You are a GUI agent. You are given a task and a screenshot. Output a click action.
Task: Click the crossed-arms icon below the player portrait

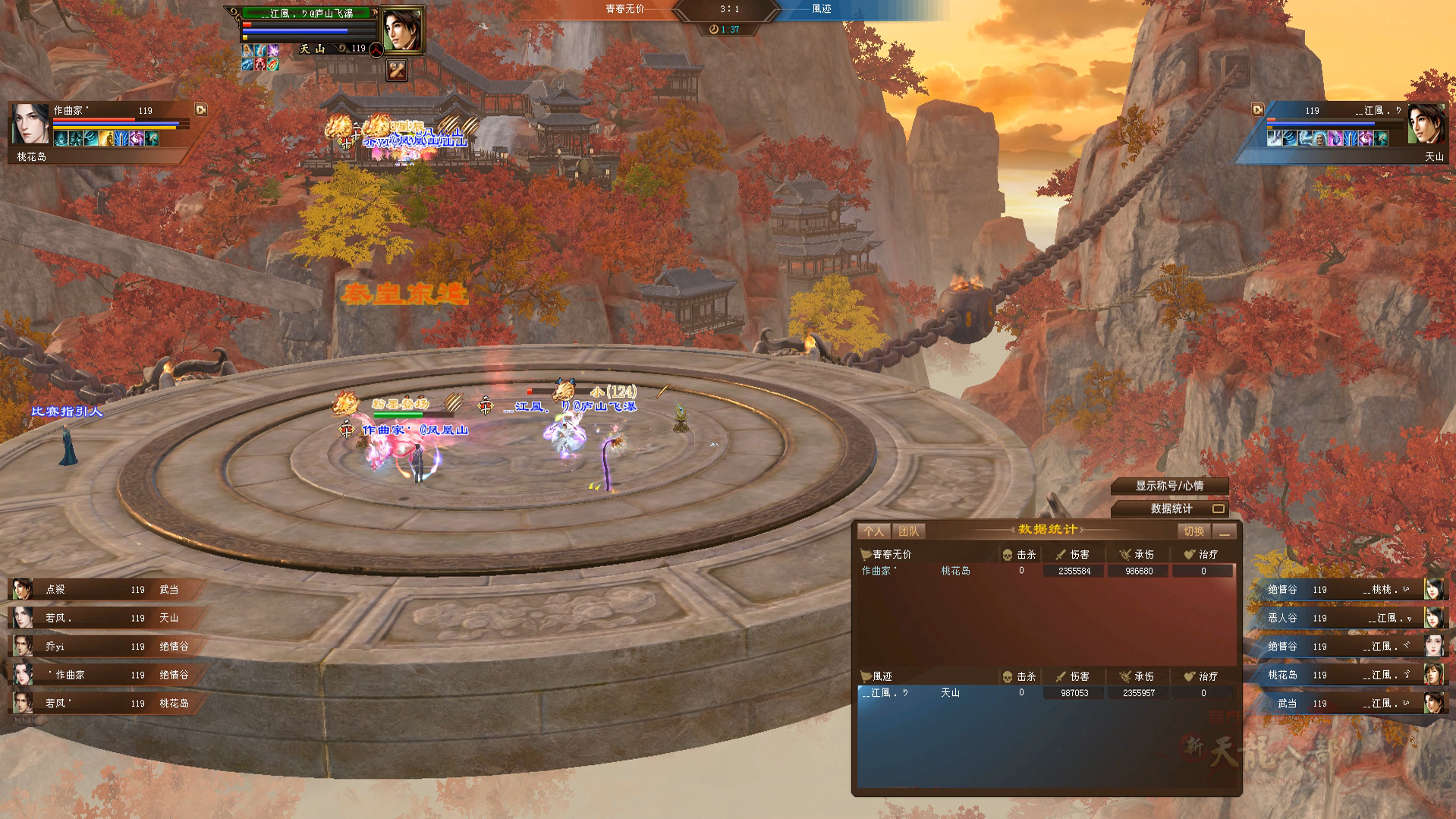[x=396, y=70]
